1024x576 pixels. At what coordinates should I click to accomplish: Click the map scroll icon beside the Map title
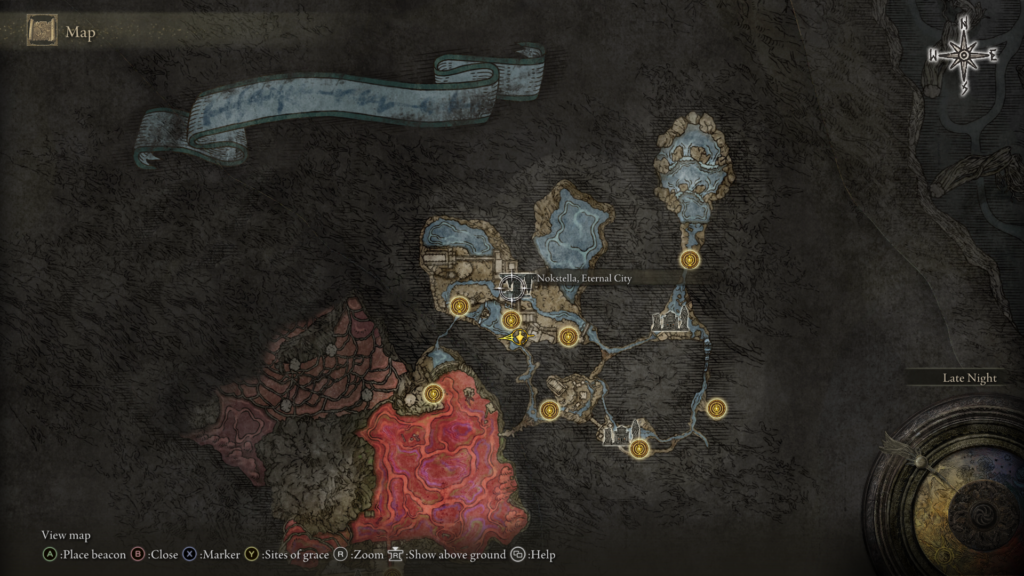(x=42, y=32)
